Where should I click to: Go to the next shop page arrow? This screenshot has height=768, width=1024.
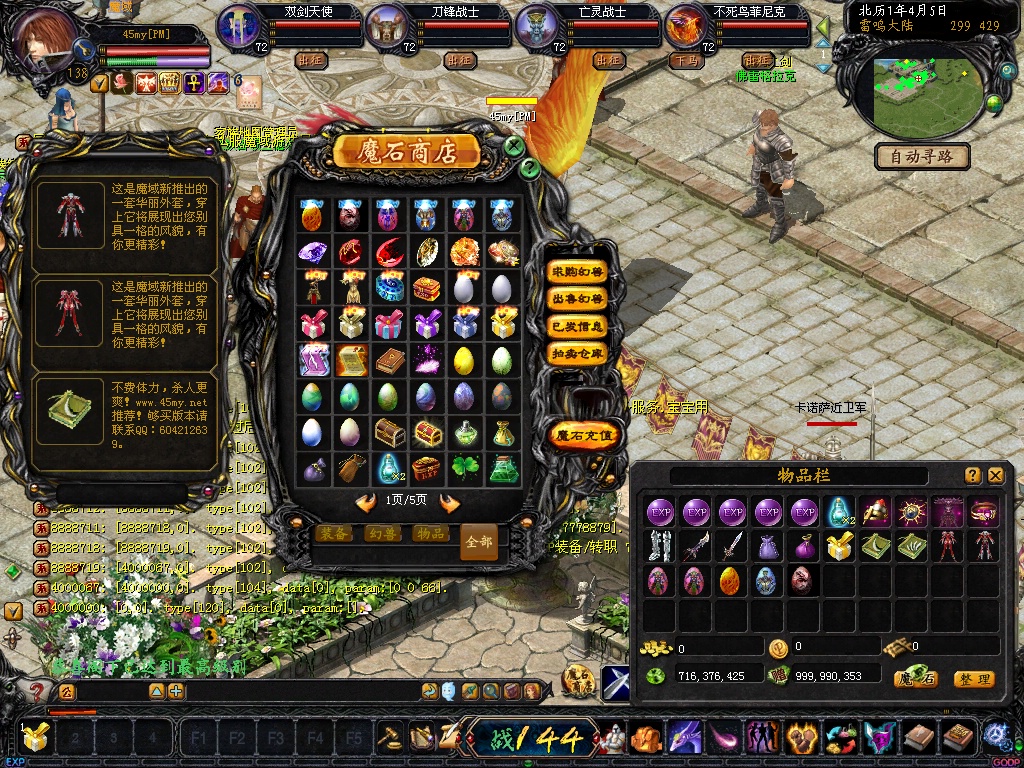point(450,503)
